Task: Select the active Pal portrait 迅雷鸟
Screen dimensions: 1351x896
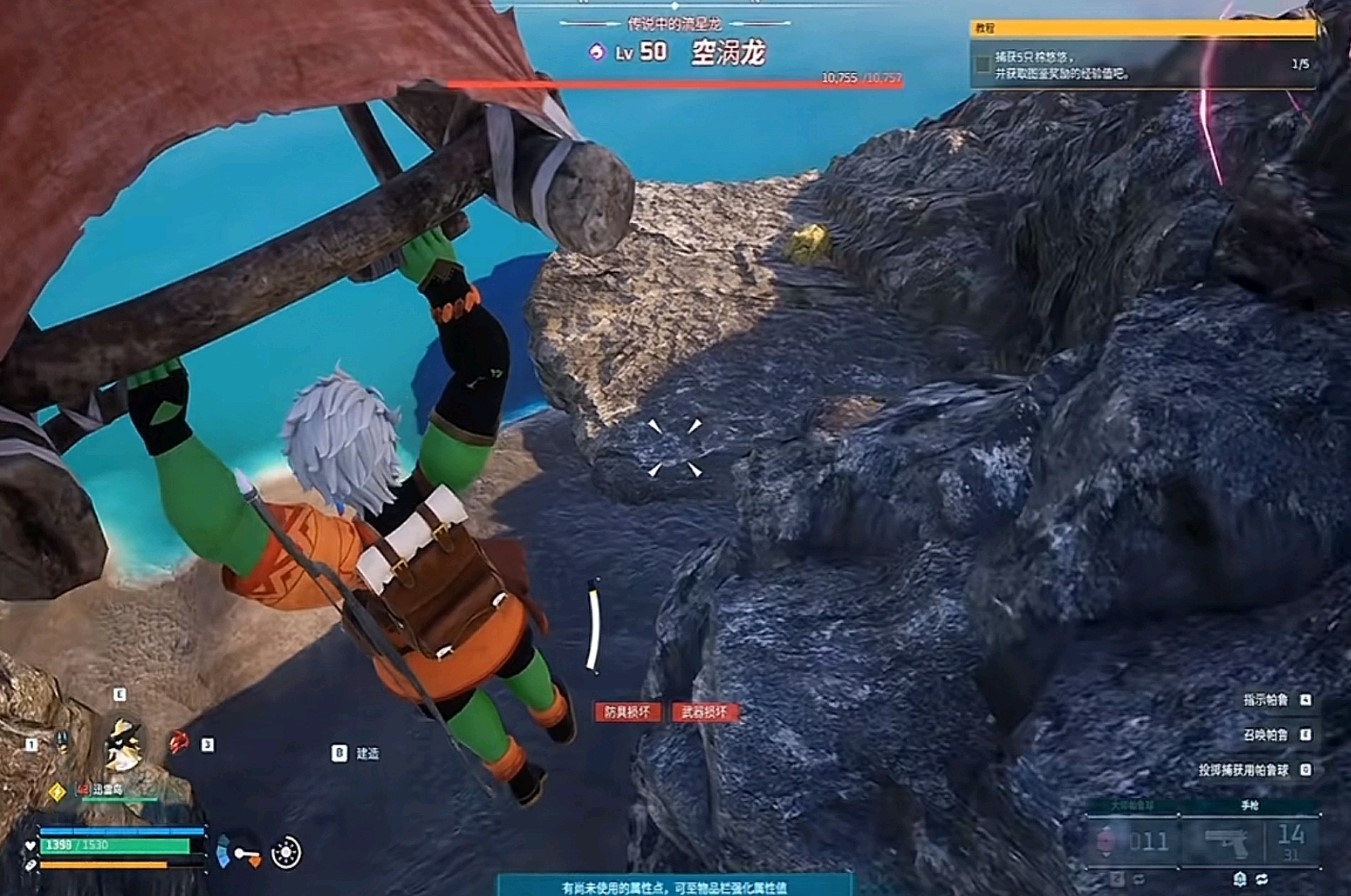Action: pyautogui.click(x=125, y=745)
